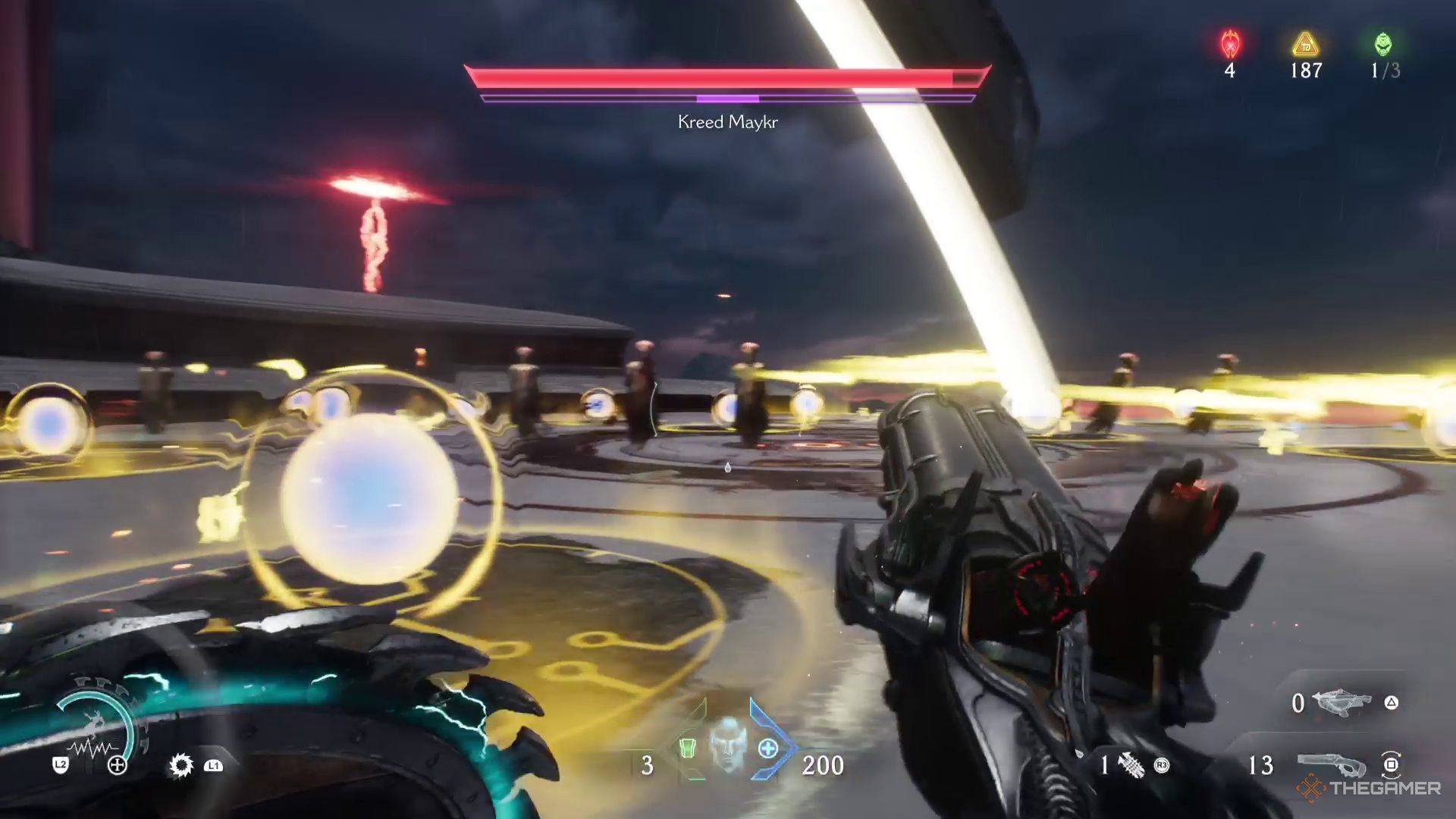Switch to the crossbow-shaped weapon icon
Screen dimensions: 1456x819
click(x=1341, y=702)
